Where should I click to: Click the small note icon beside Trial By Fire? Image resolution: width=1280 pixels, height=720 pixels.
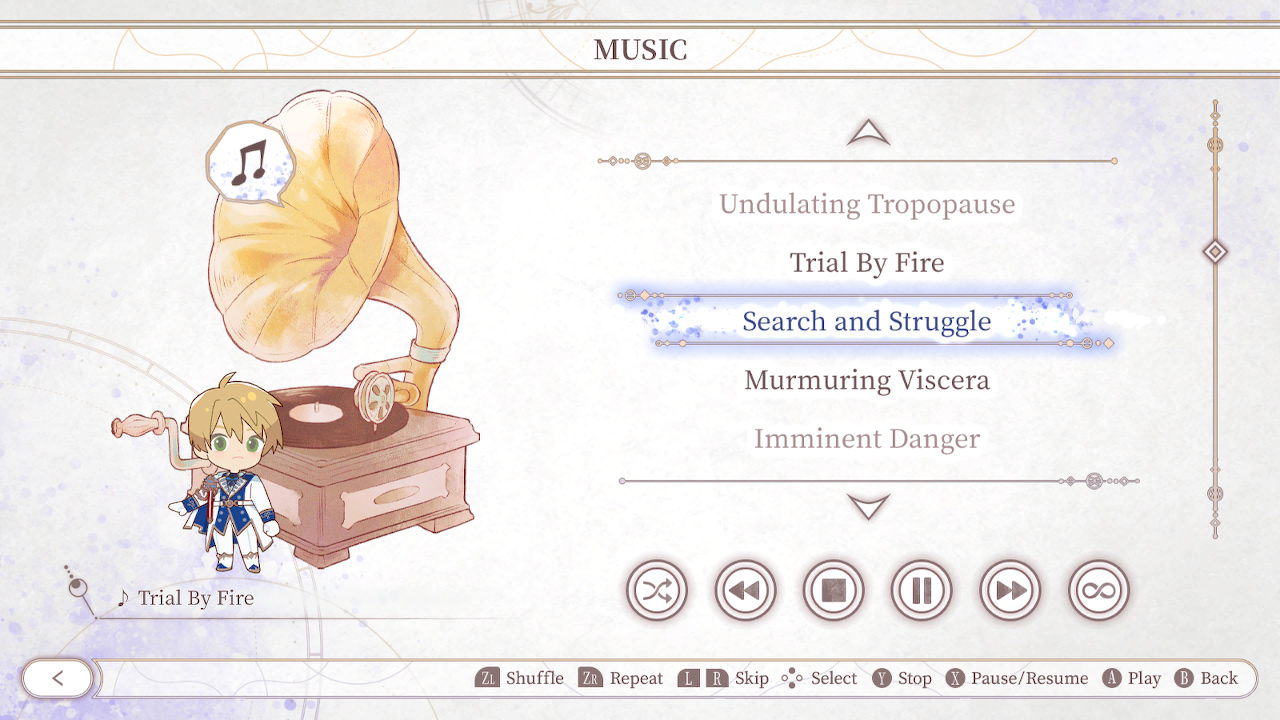pos(122,598)
